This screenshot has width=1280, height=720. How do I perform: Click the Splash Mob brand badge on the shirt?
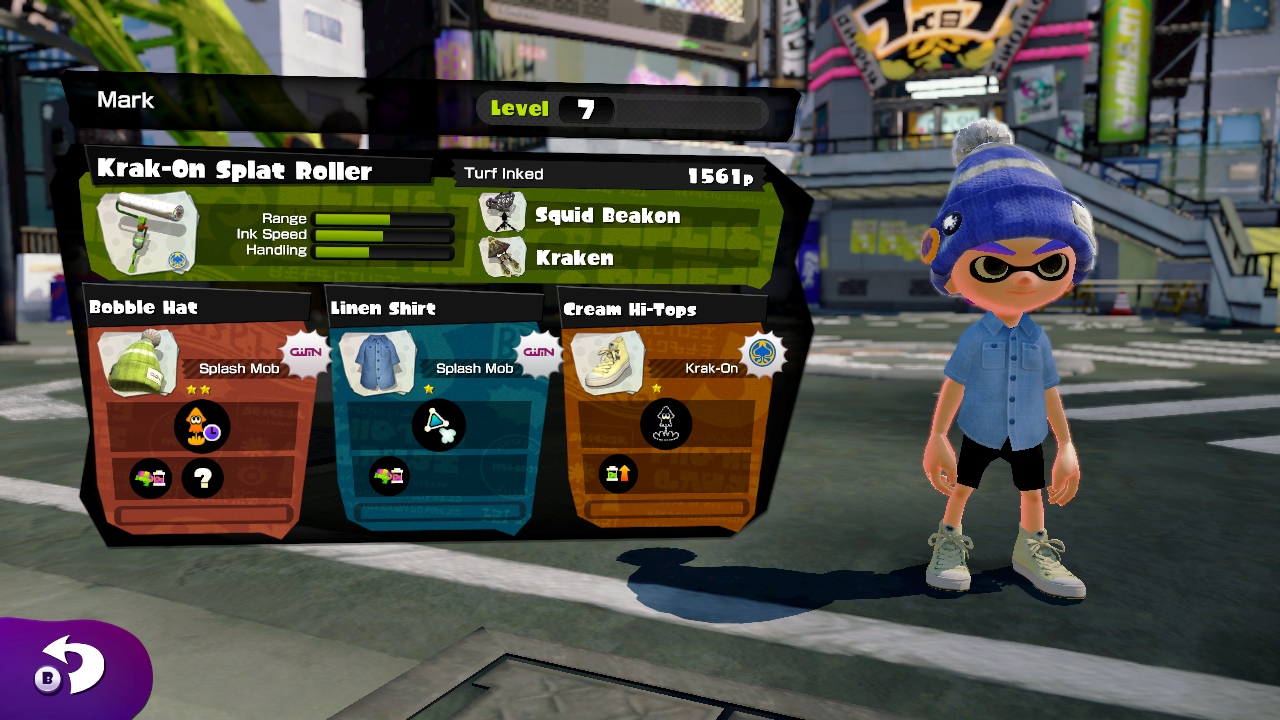[538, 353]
